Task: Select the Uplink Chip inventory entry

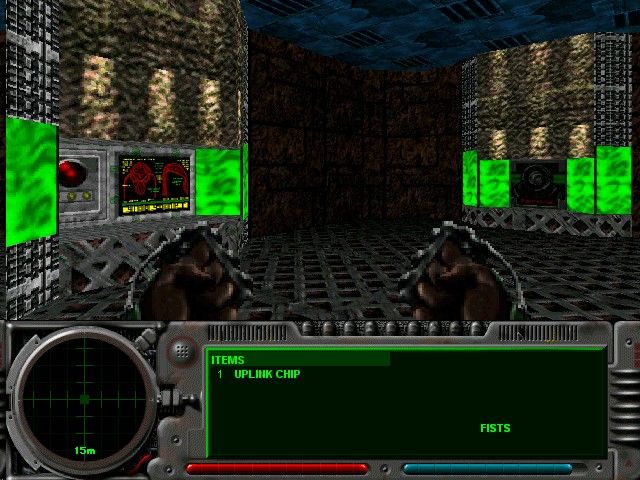Action: point(267,374)
